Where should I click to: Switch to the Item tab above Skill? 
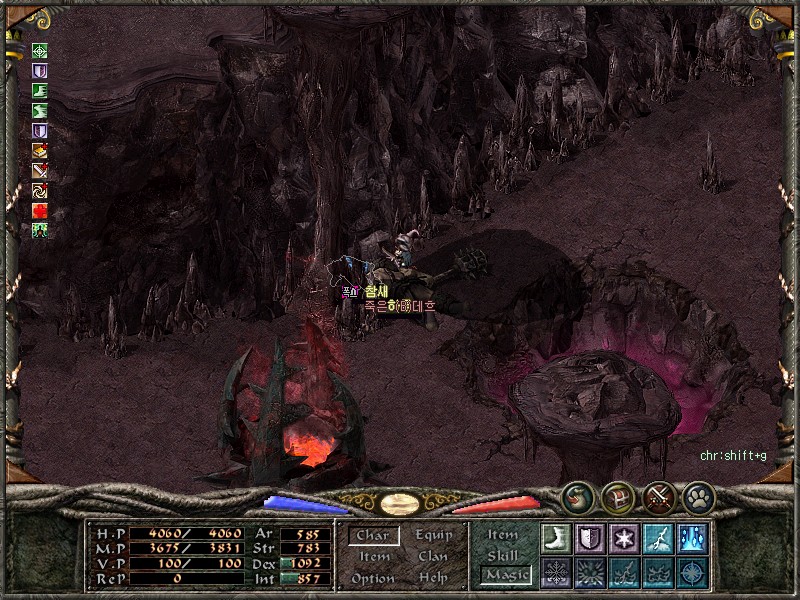[x=503, y=535]
